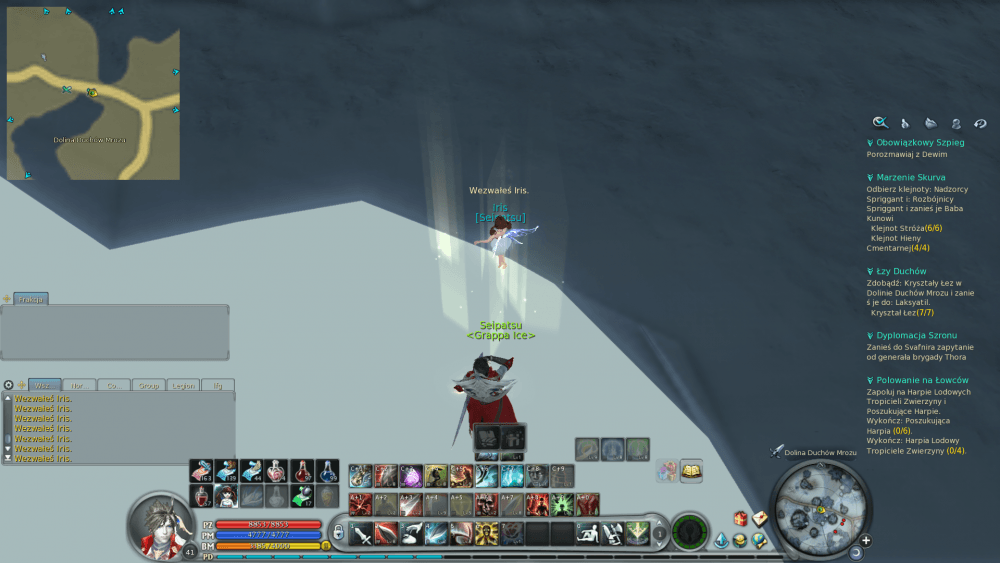Open the lfg chat tab
This screenshot has width=1000, height=563.
217,384
